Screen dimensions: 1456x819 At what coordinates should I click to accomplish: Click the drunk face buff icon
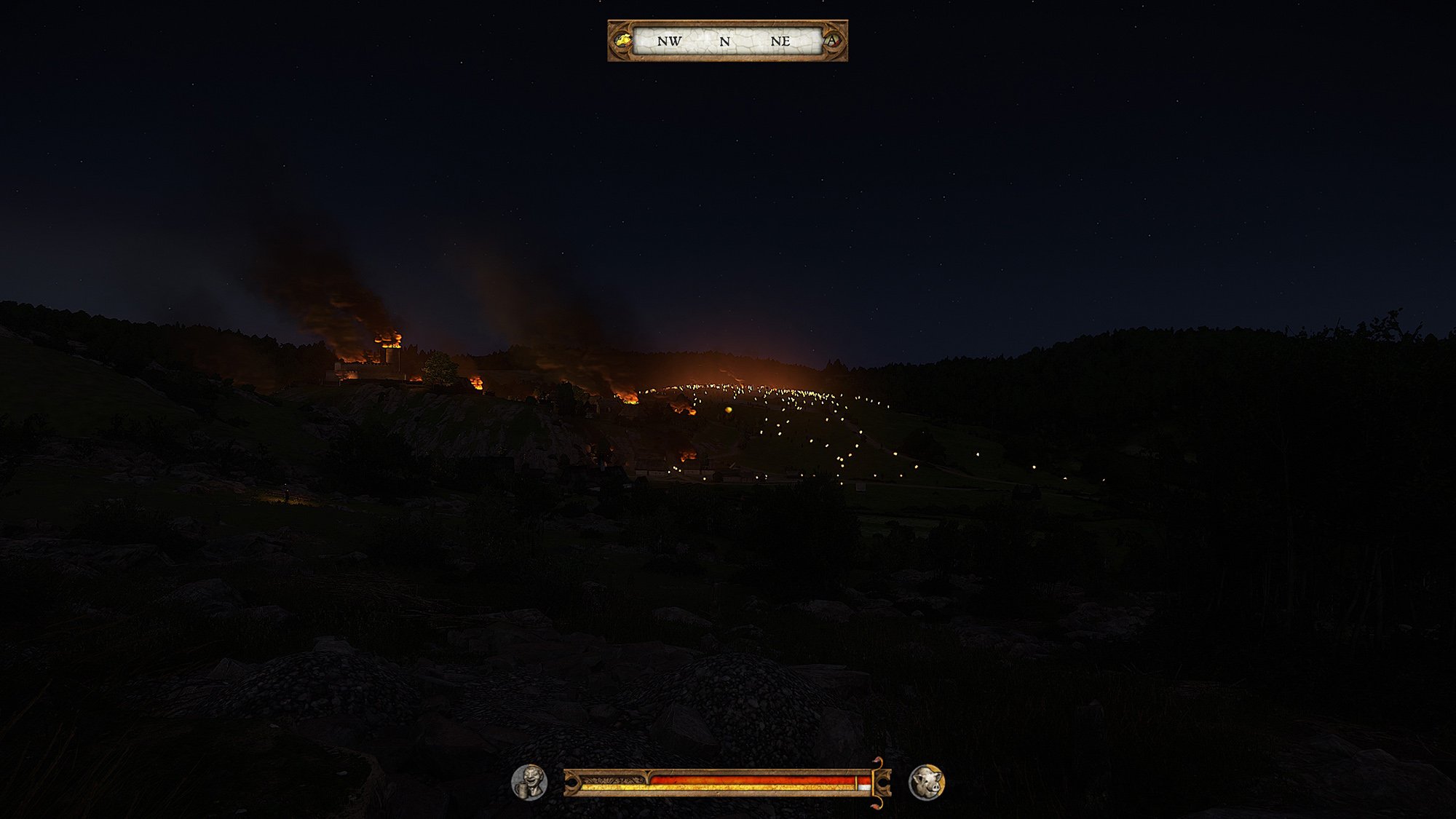[529, 783]
